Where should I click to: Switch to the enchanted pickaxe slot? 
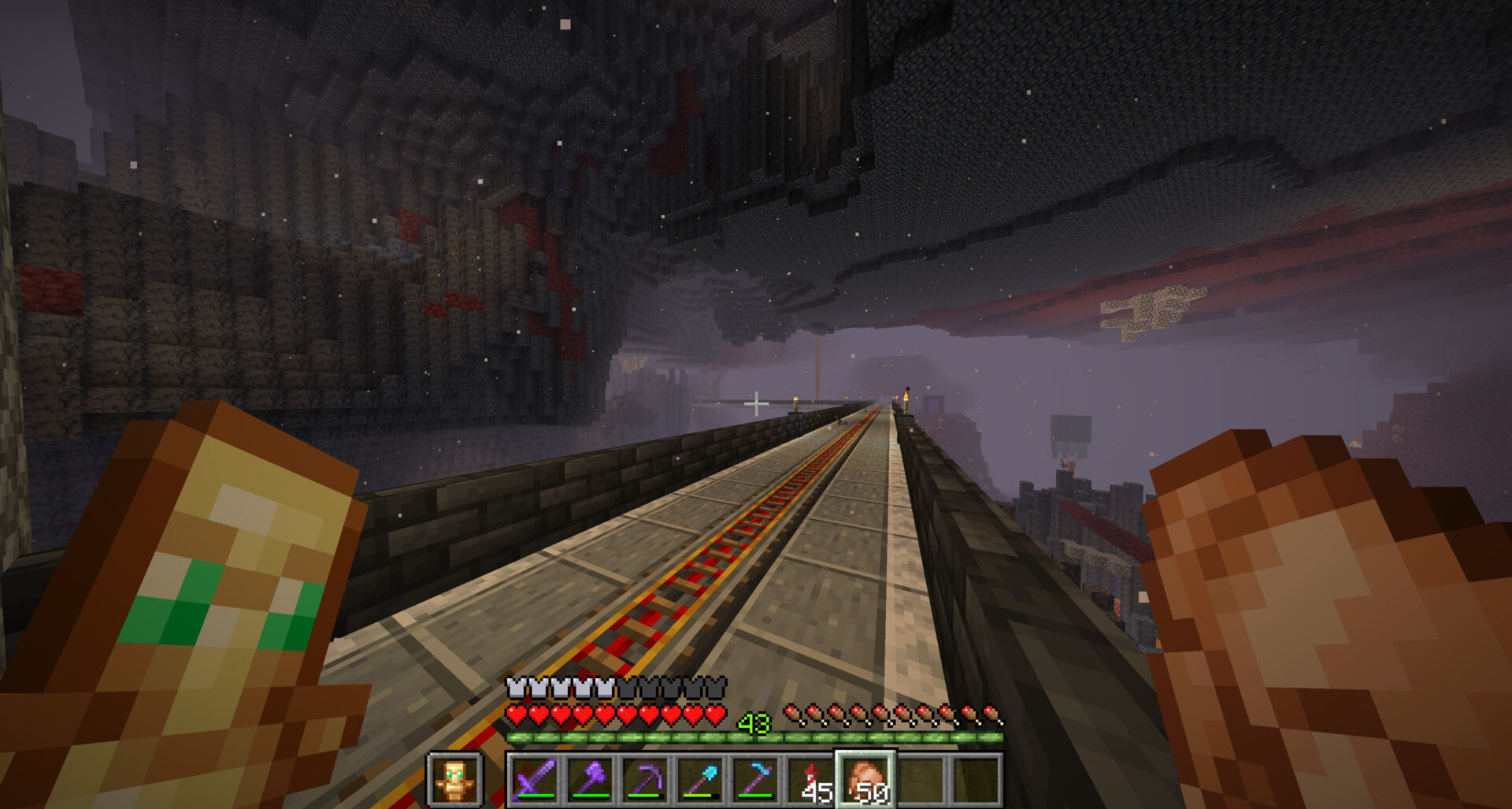tap(646, 780)
